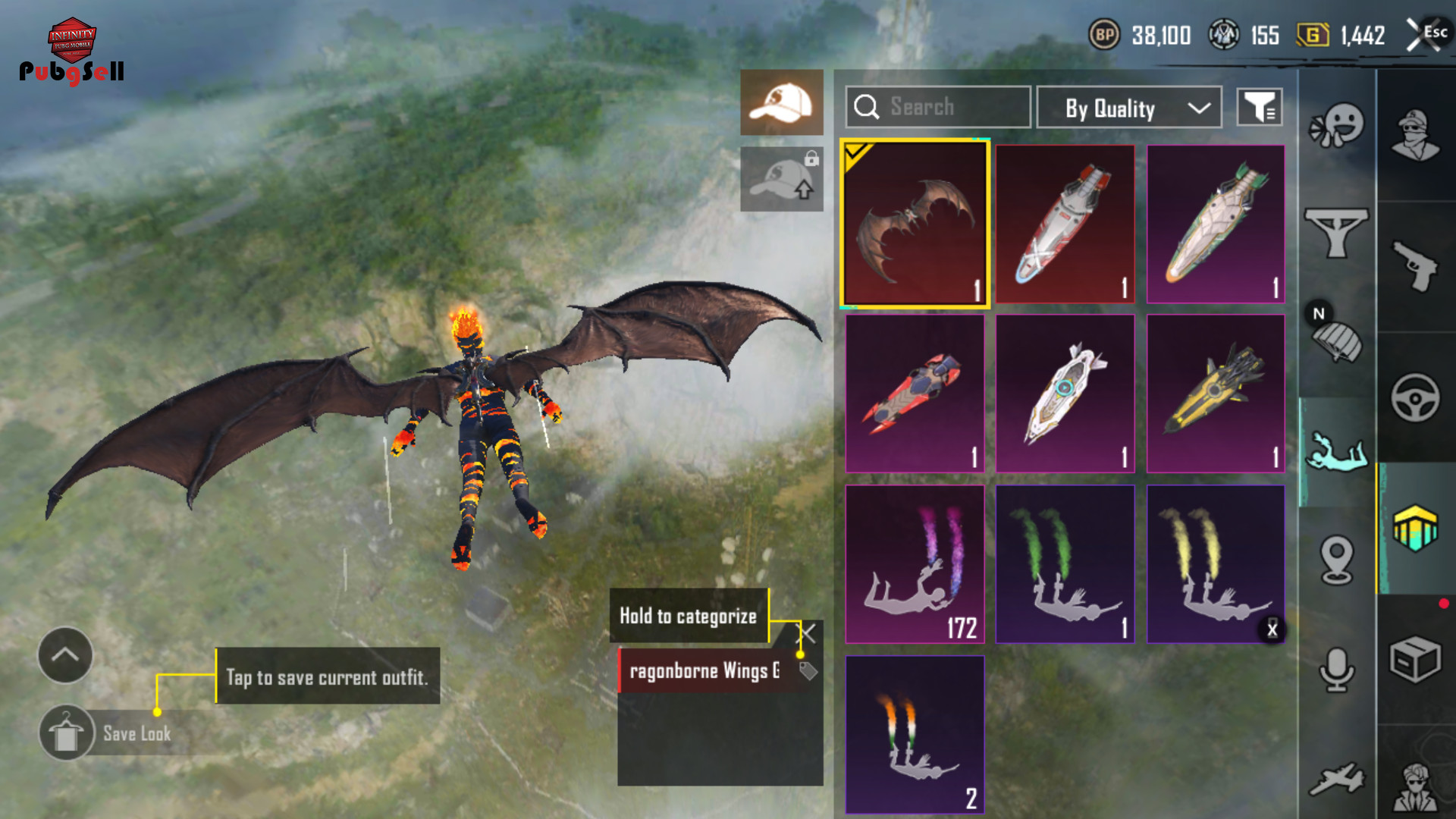Open the By Quality sort dropdown
Viewport: 1456px width, 819px height.
pos(1128,108)
